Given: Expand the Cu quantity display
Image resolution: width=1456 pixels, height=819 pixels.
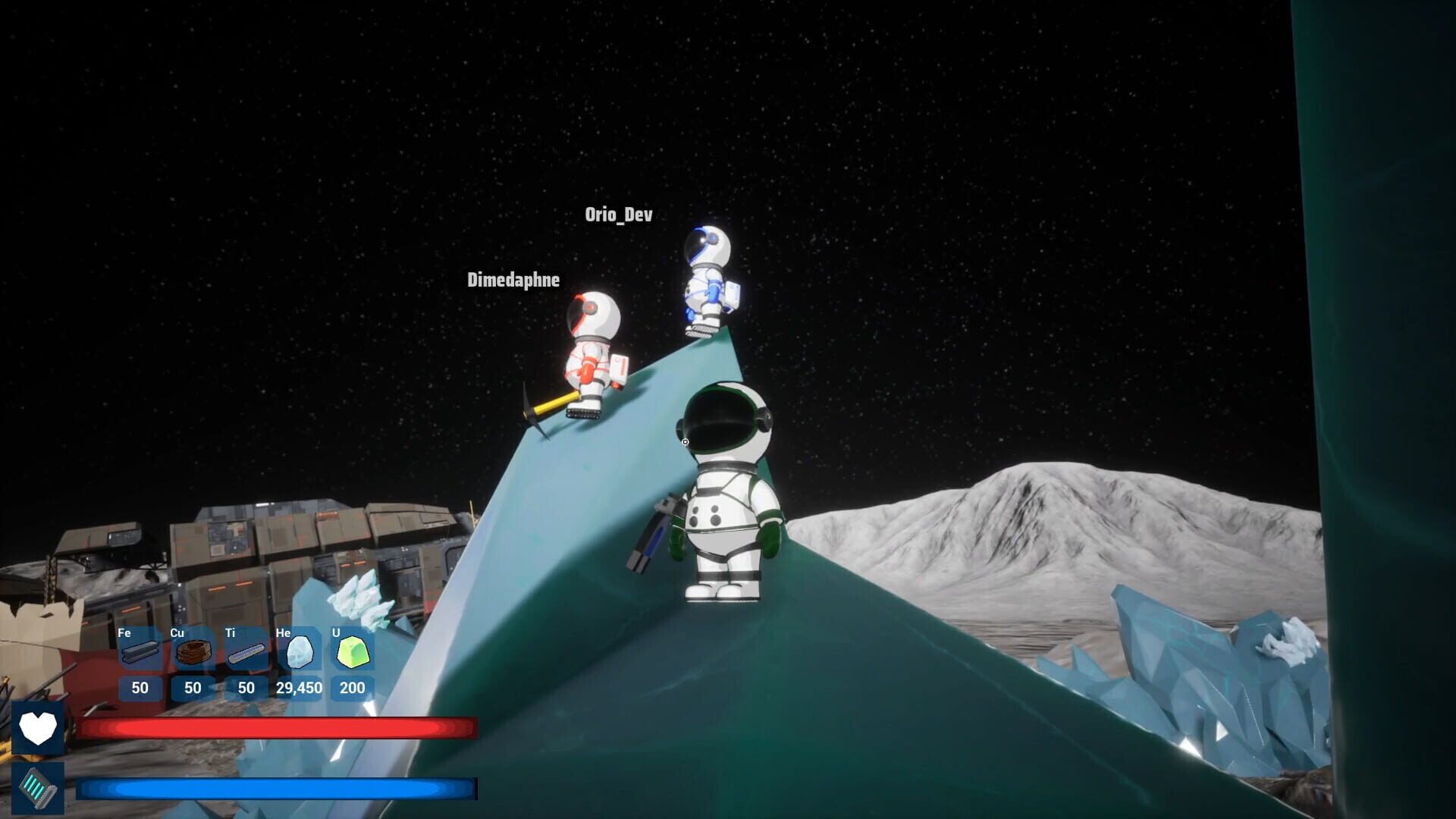Looking at the screenshot, I should 192,689.
